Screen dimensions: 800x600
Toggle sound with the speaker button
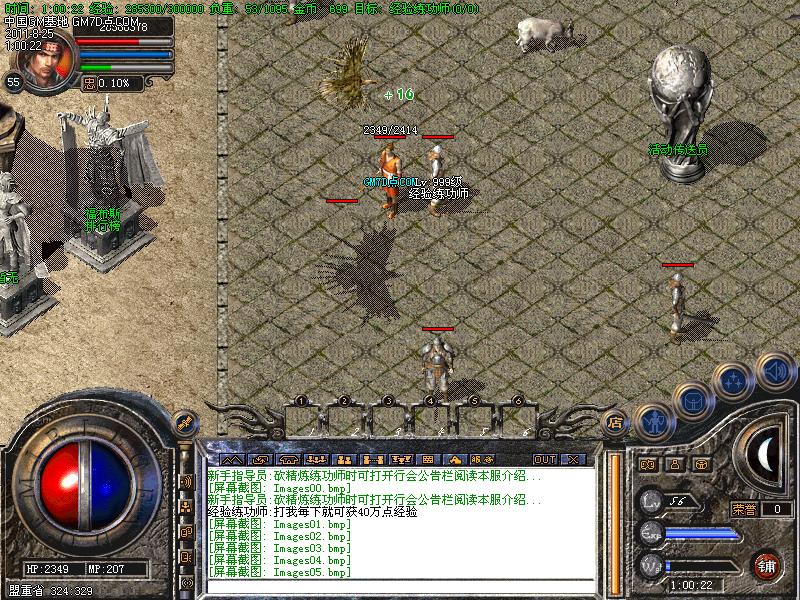pyautogui.click(x=773, y=372)
